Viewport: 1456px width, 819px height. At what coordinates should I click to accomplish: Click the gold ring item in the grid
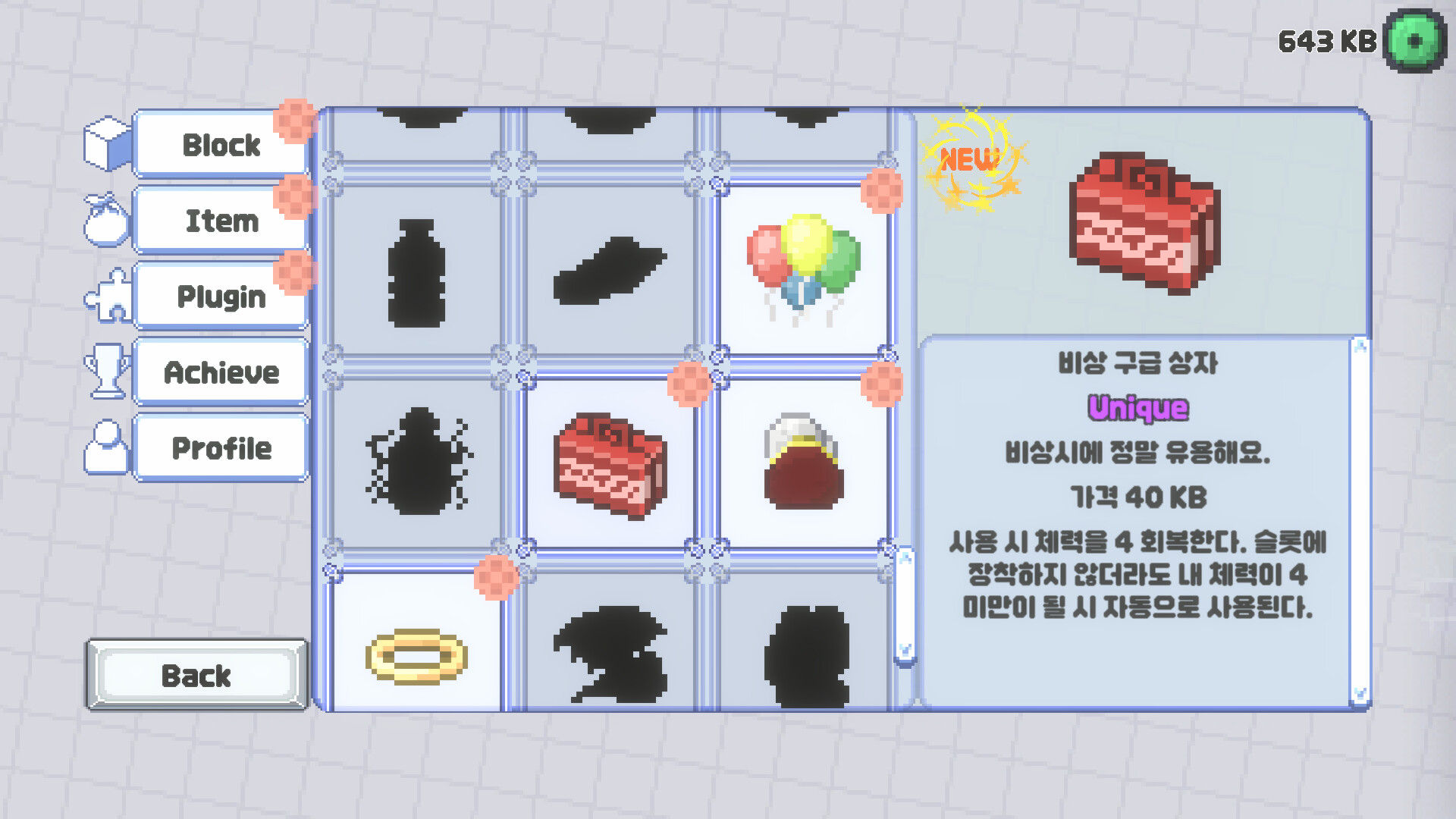[x=416, y=657]
